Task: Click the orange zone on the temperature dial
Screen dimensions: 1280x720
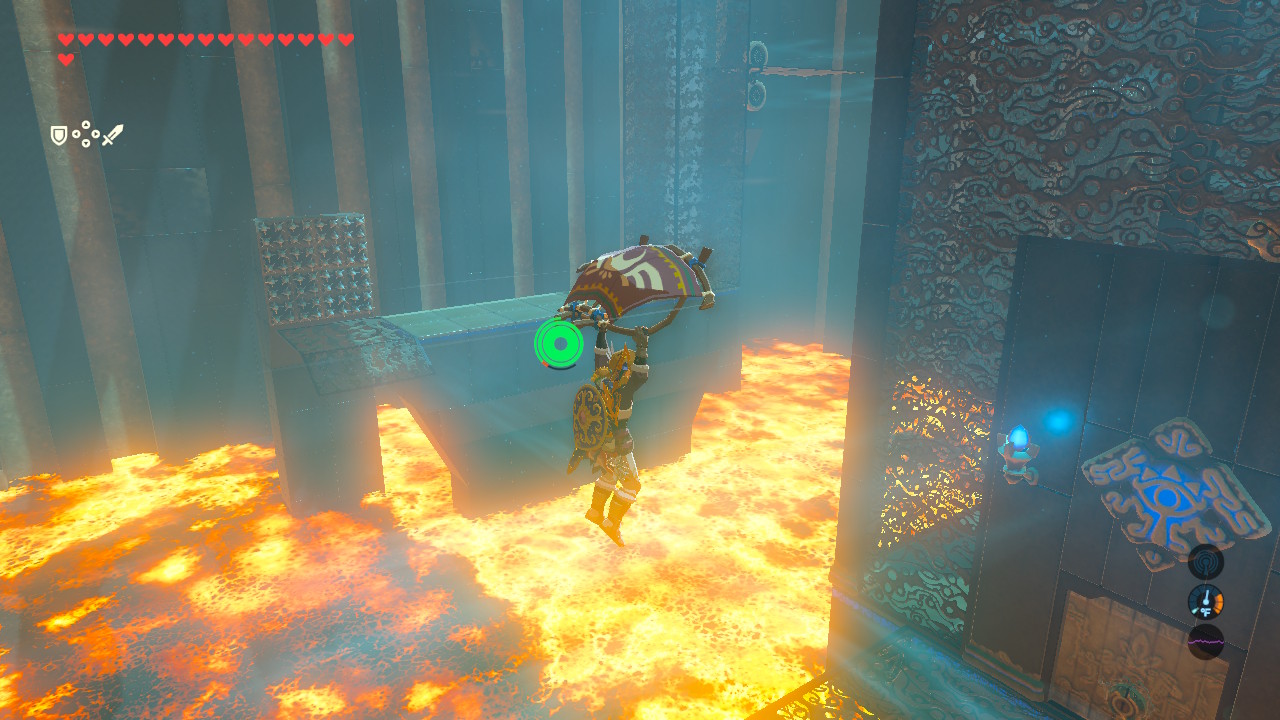Action: pyautogui.click(x=1217, y=601)
